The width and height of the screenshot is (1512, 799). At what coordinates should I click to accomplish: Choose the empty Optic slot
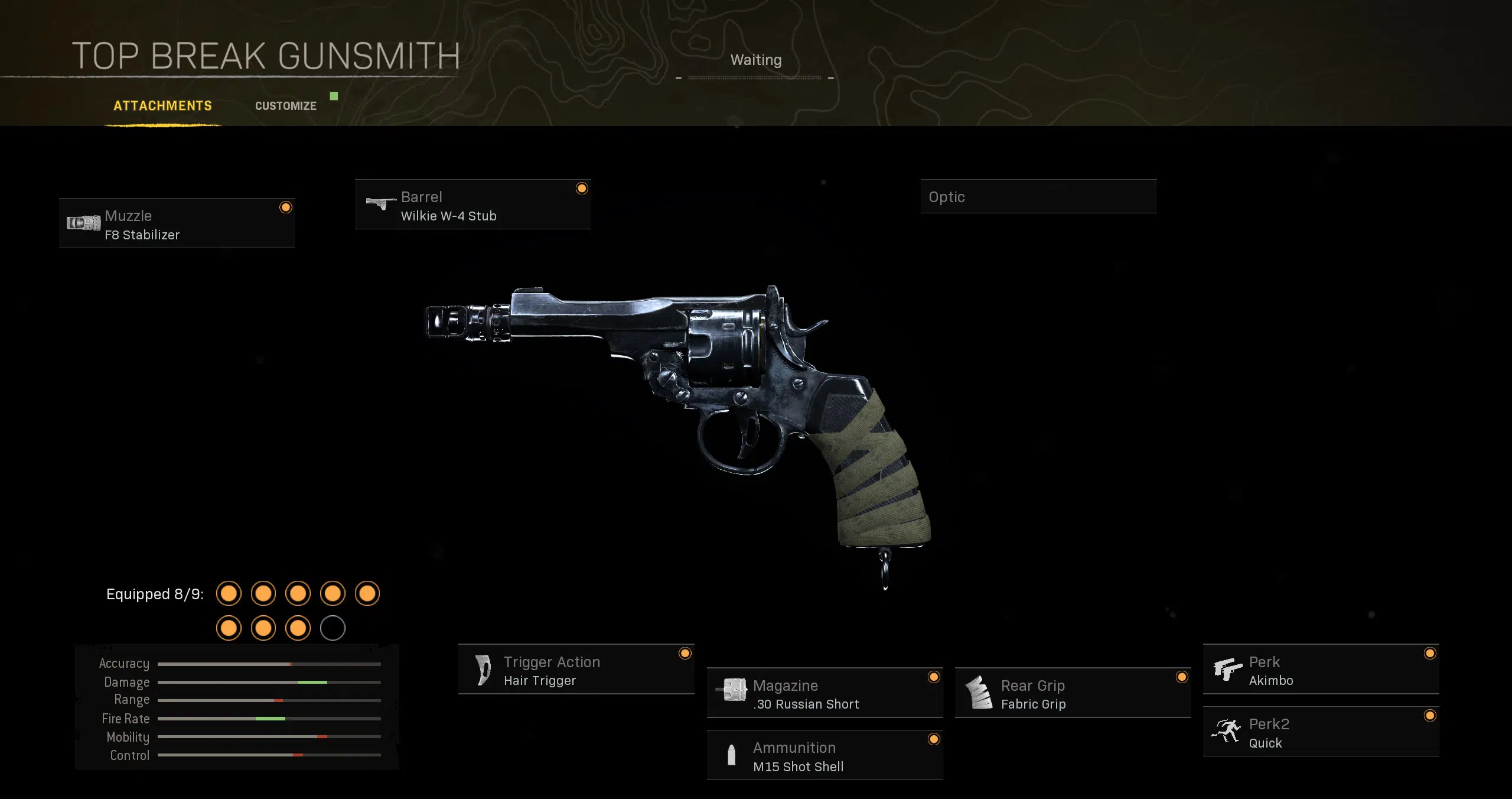coord(1038,197)
